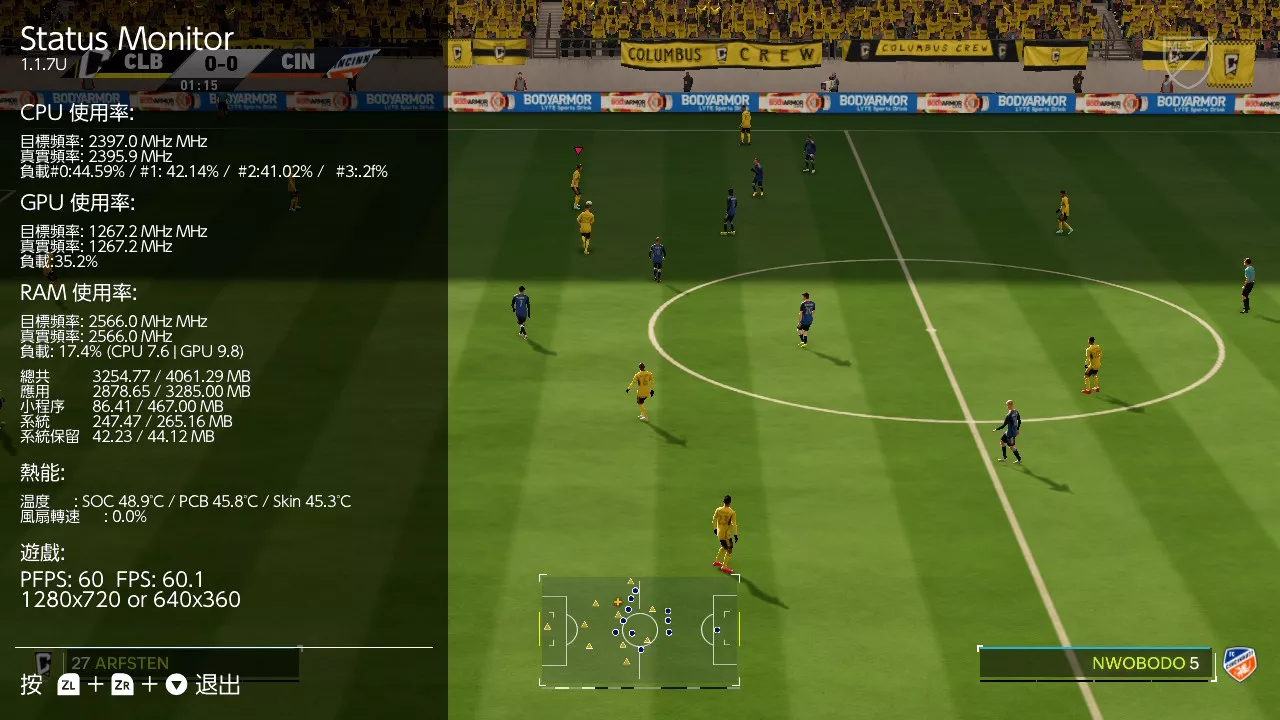Select the Columbus badge beside 27 ARFSTEN
Image resolution: width=1280 pixels, height=720 pixels.
[42, 662]
